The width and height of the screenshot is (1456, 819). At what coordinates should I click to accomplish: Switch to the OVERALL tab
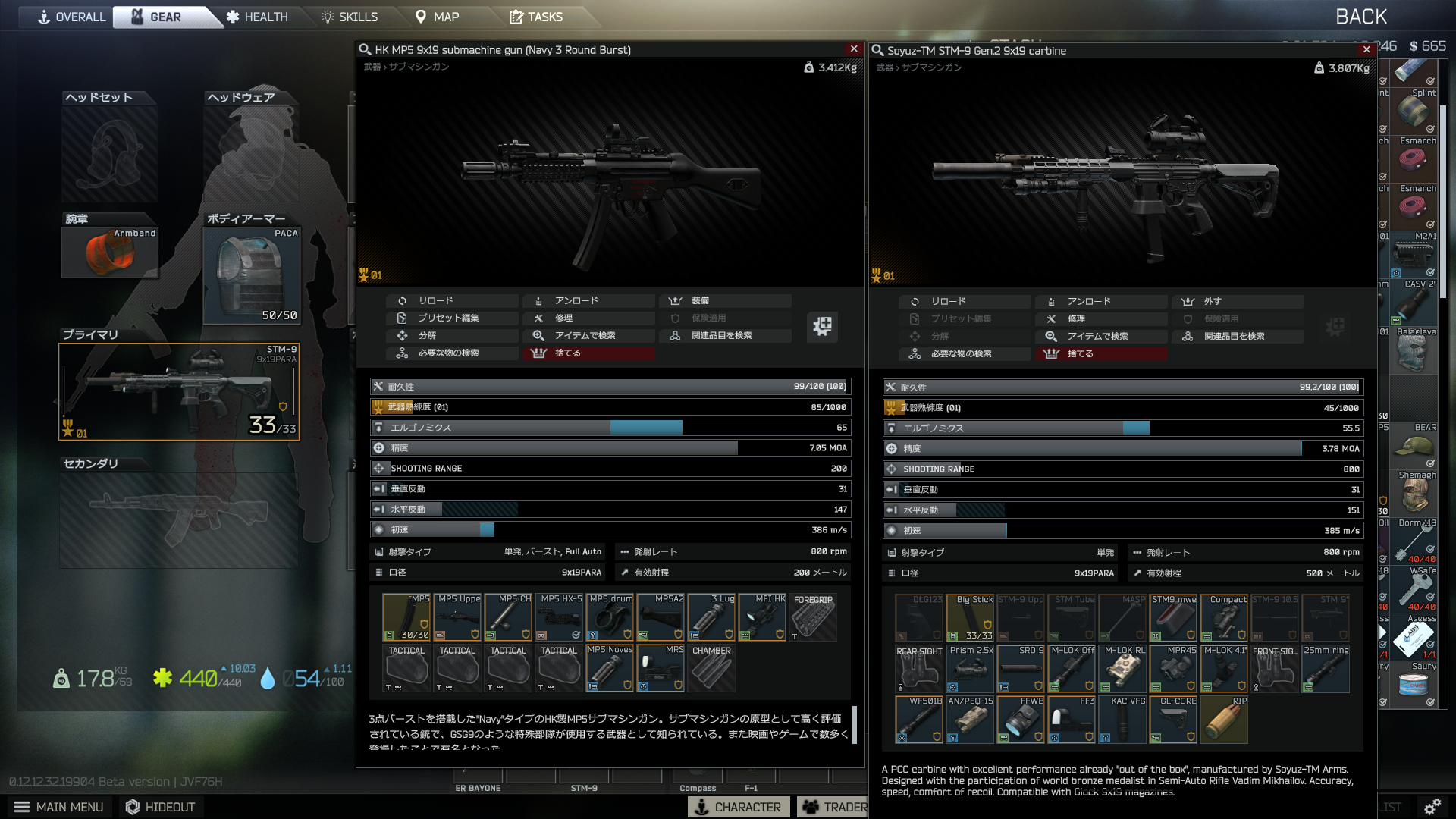pos(72,17)
